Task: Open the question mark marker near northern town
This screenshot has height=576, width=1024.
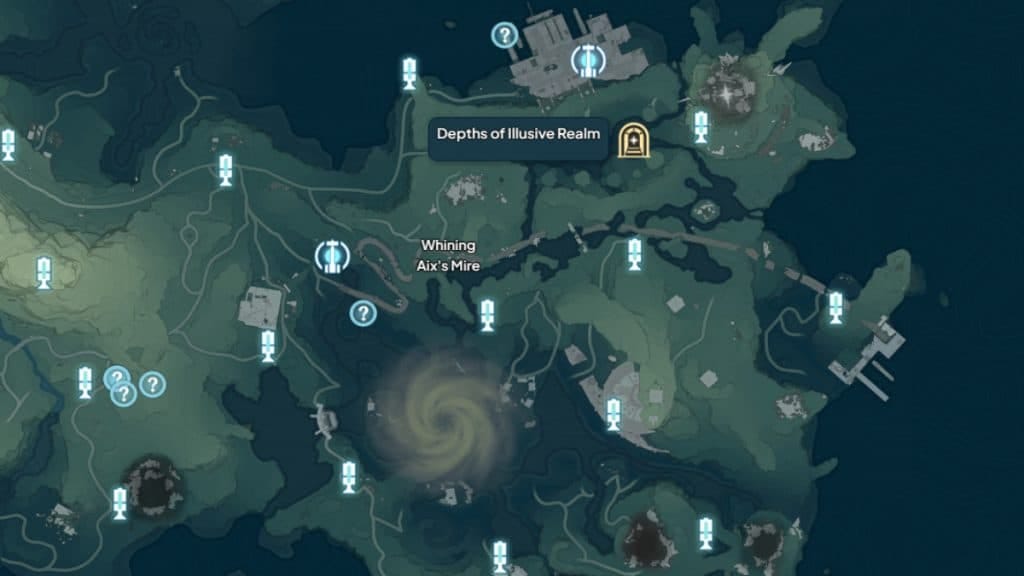Action: click(x=505, y=36)
